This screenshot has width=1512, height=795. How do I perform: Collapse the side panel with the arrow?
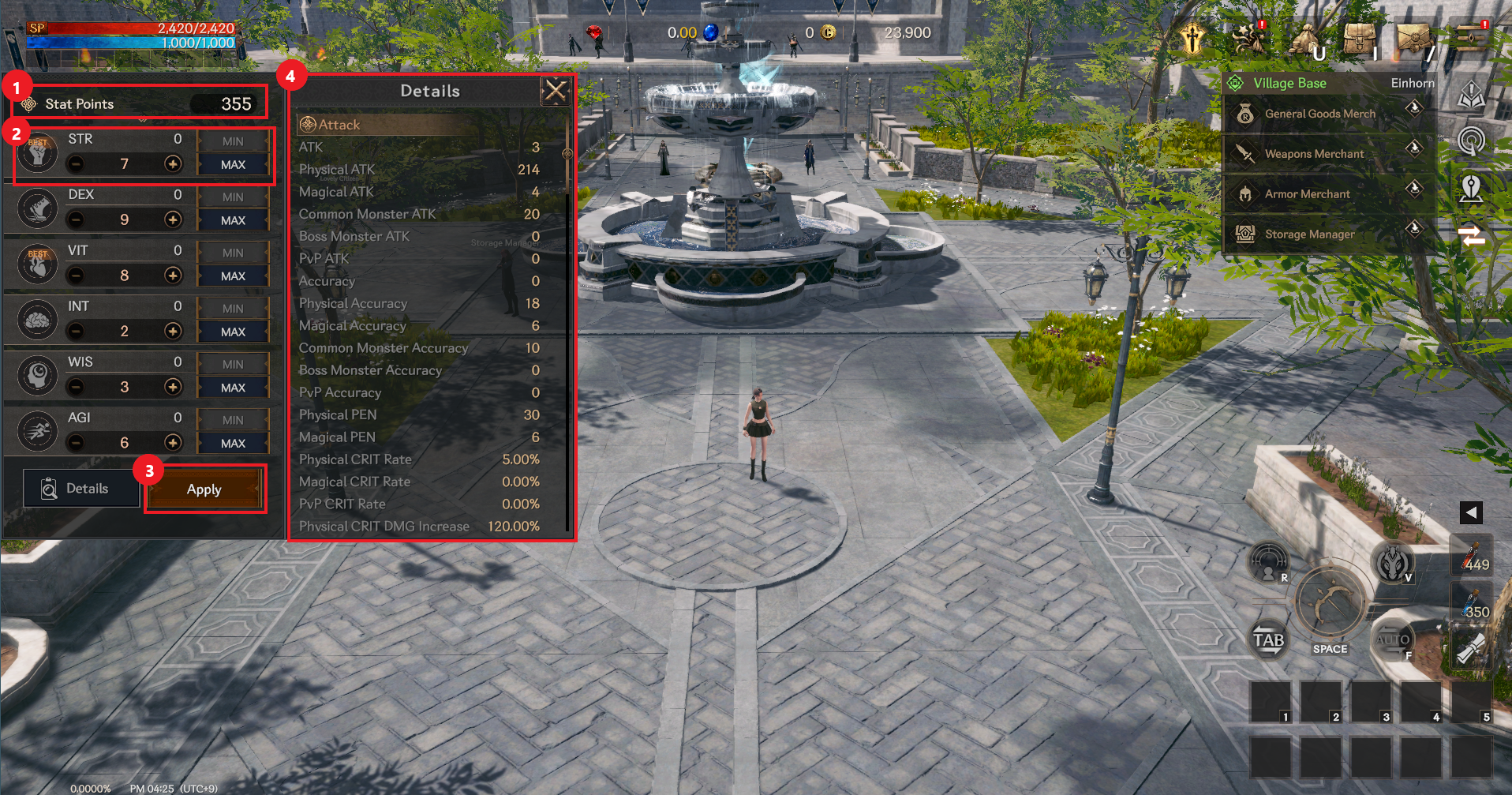click(1471, 512)
